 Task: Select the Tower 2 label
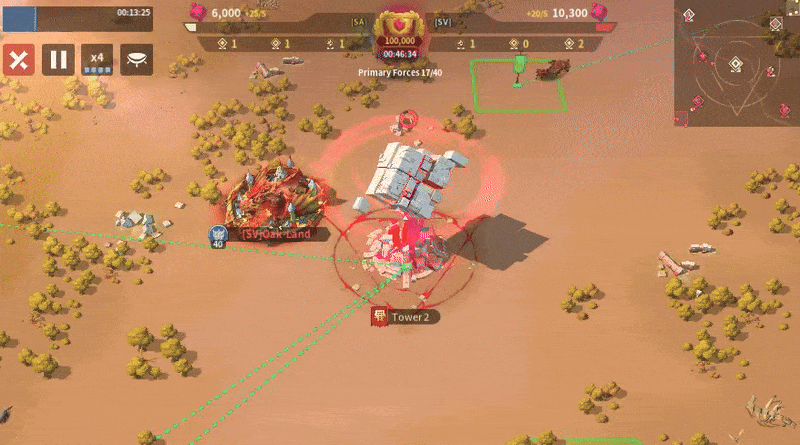click(407, 317)
